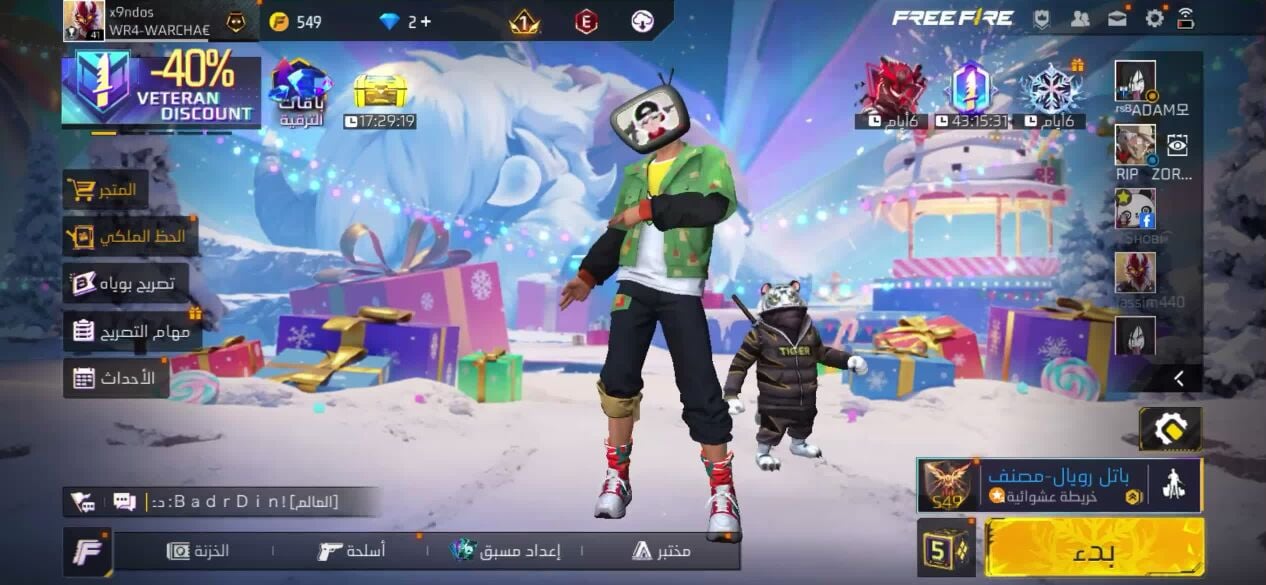
Task: Open الخزنة vault tab
Action: [198, 551]
